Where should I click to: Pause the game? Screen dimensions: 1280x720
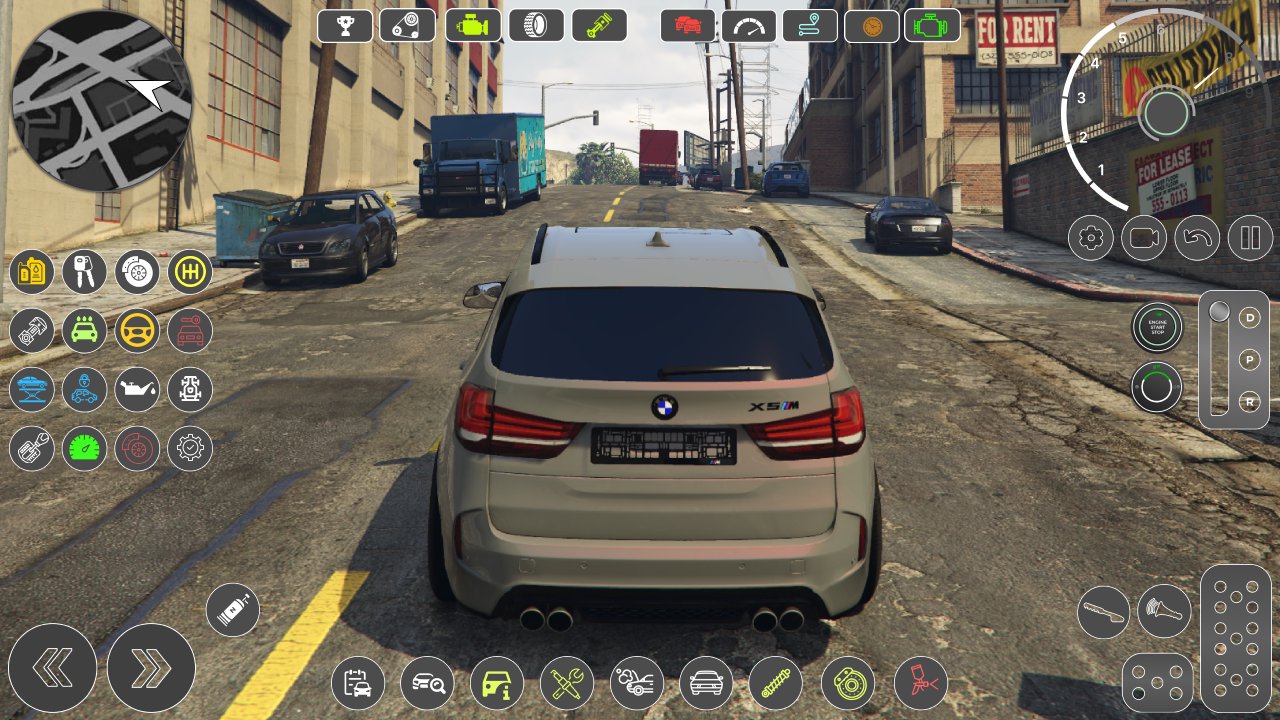[1250, 238]
